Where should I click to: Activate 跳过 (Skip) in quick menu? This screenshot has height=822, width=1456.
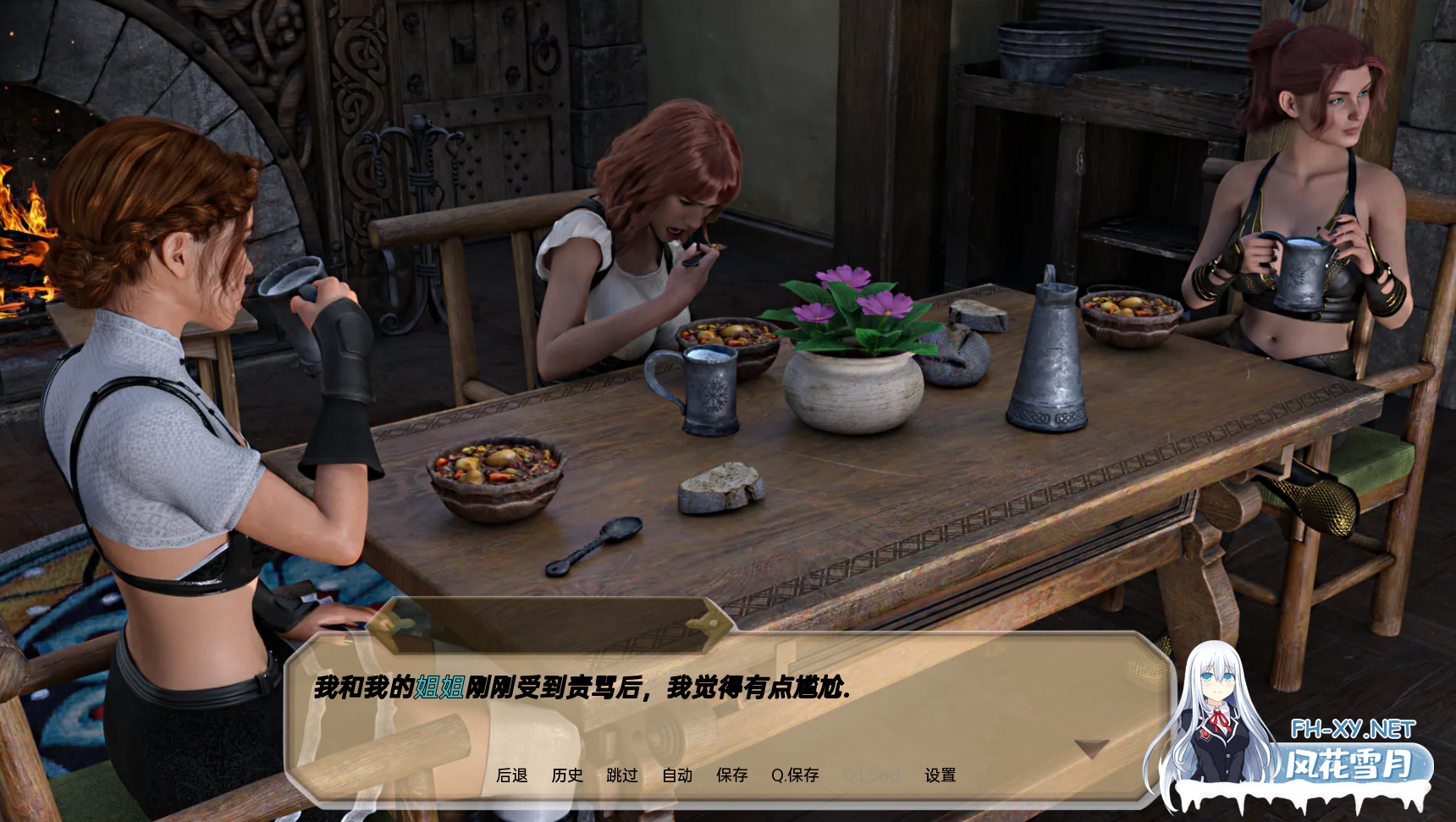pyautogui.click(x=622, y=775)
